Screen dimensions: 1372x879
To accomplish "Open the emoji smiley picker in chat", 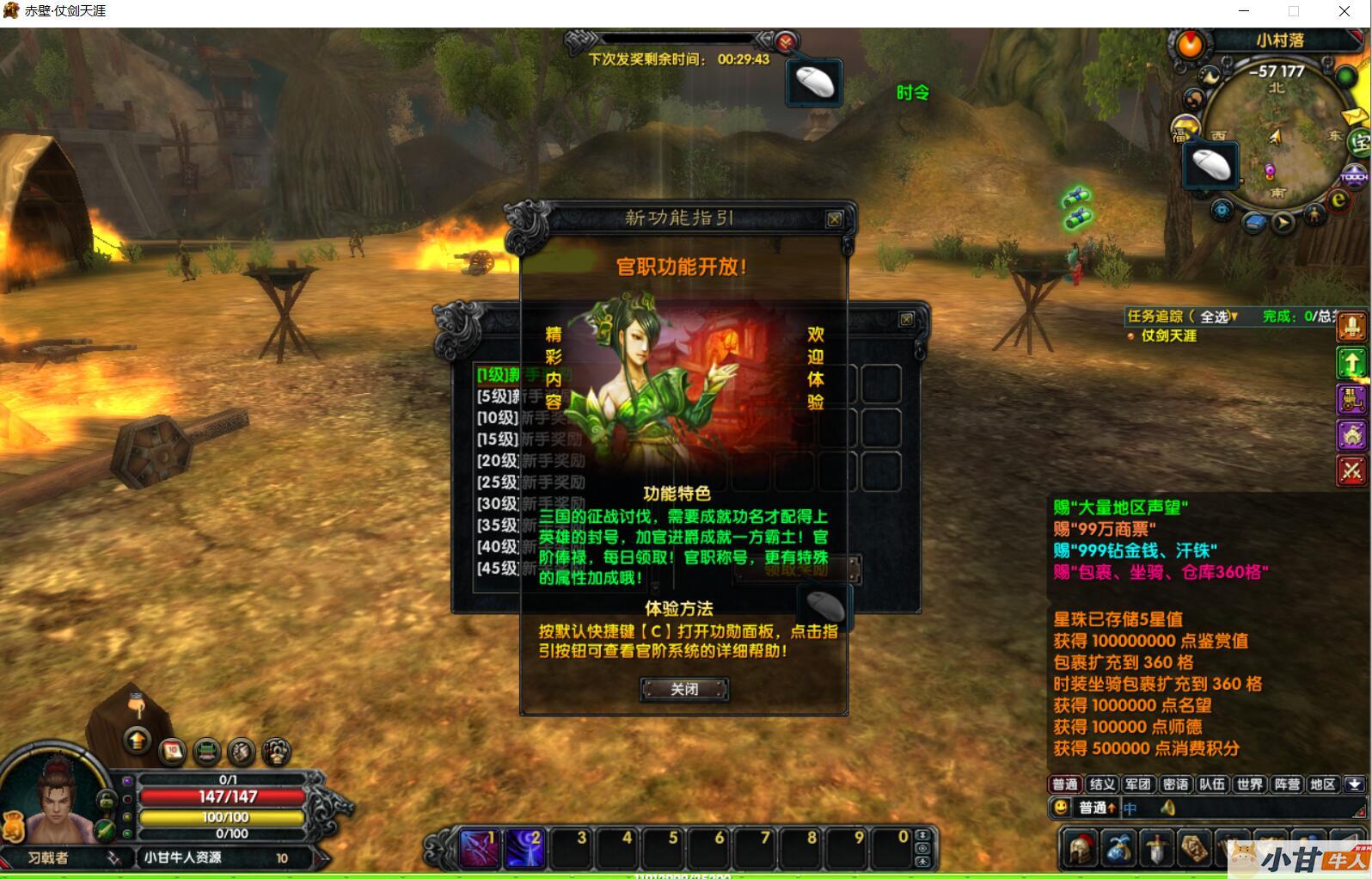I will point(1061,808).
